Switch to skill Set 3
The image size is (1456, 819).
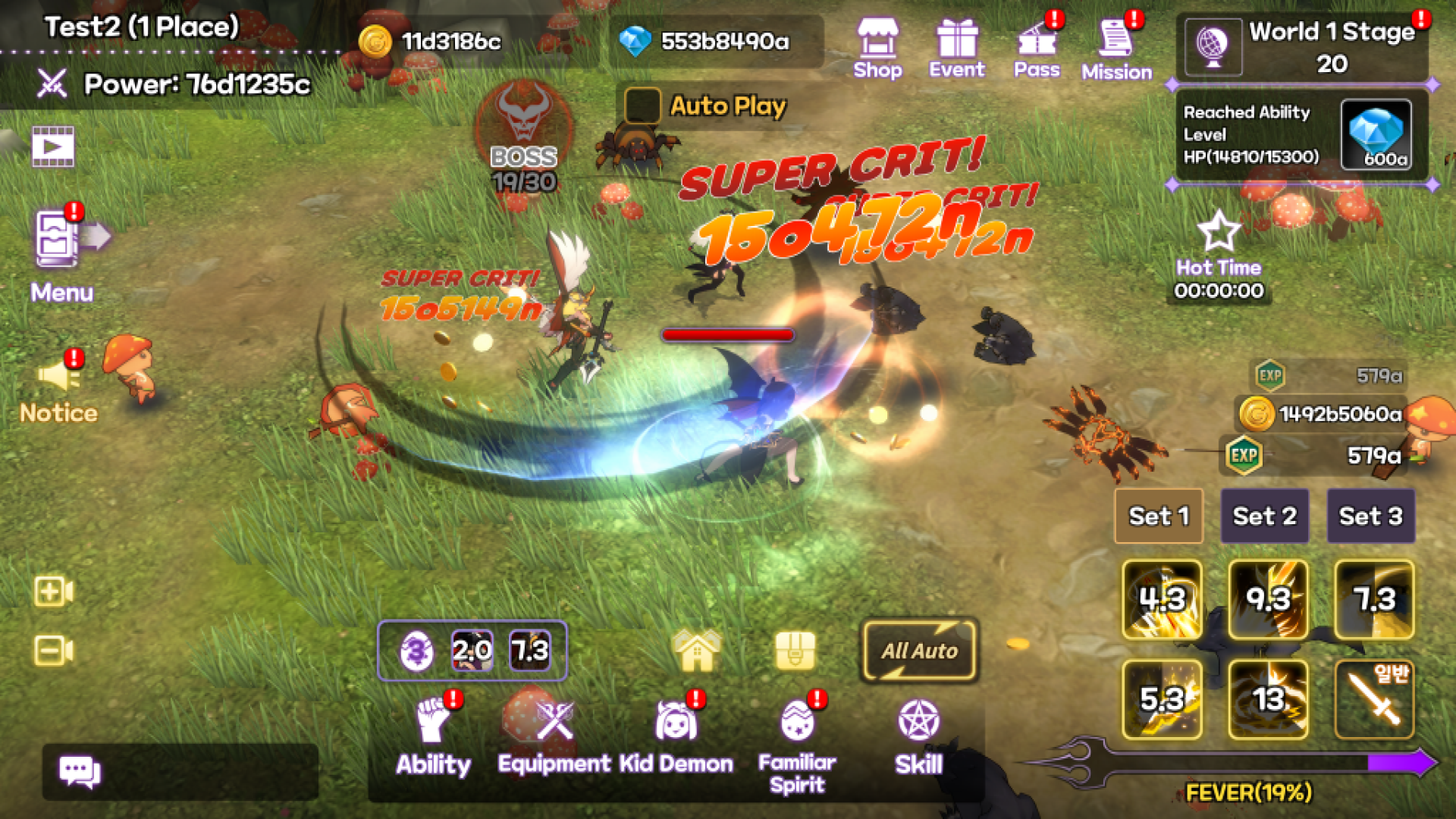[1370, 516]
